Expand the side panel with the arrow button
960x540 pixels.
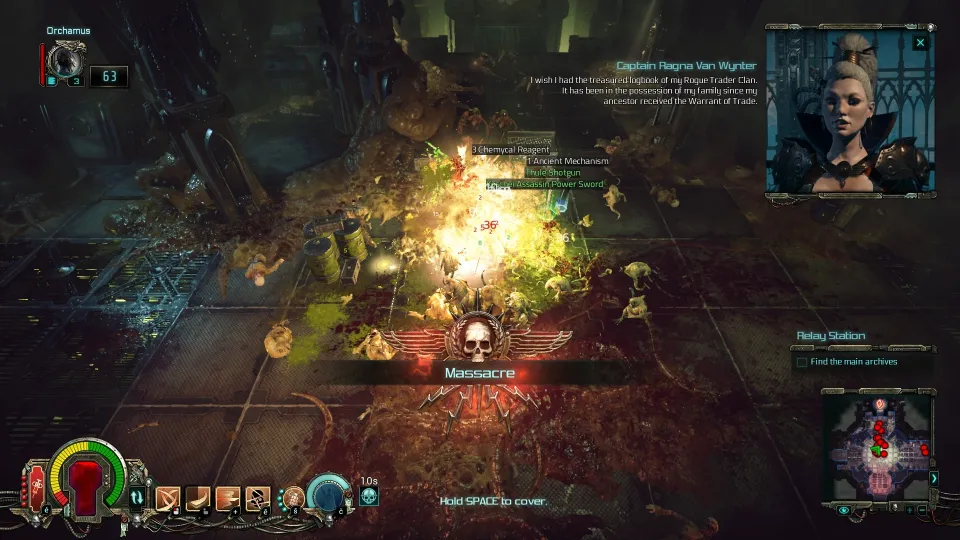(x=934, y=478)
